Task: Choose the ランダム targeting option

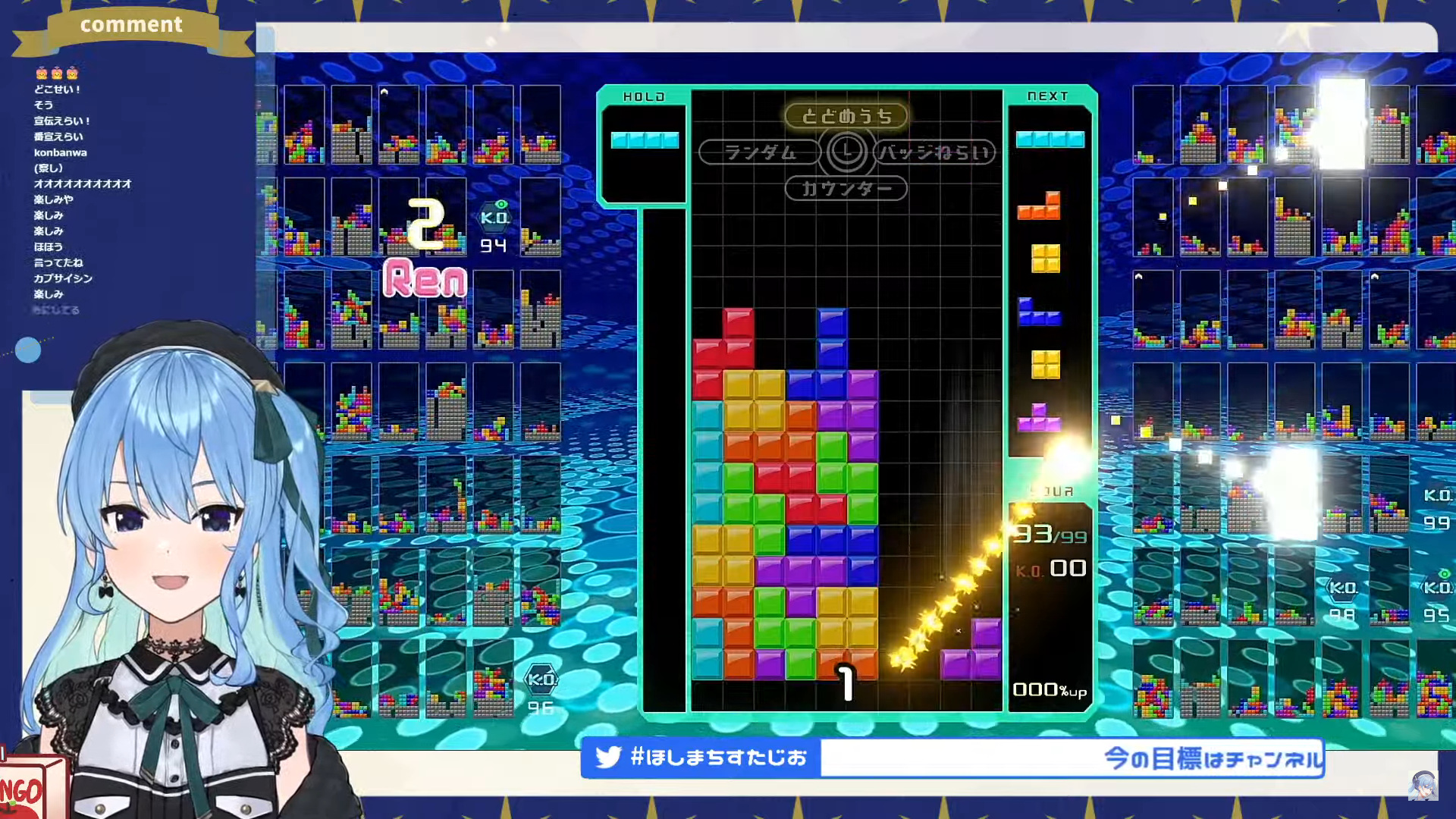Action: 759,152
